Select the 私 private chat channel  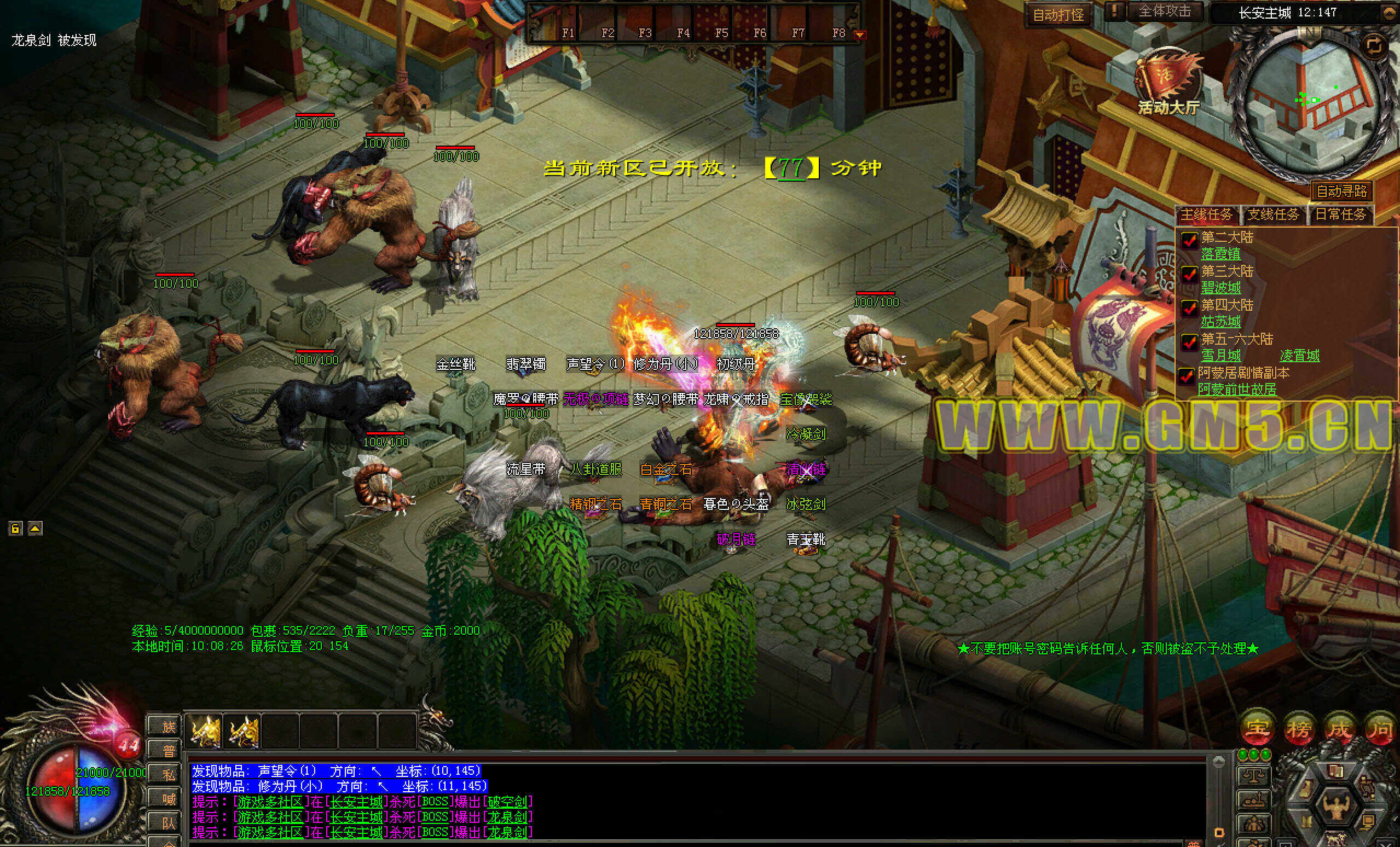(x=169, y=775)
